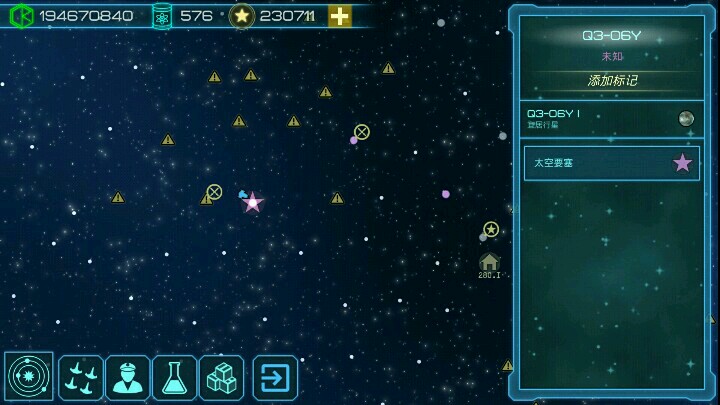Open the officer commander menu
The image size is (720, 405).
coord(128,377)
